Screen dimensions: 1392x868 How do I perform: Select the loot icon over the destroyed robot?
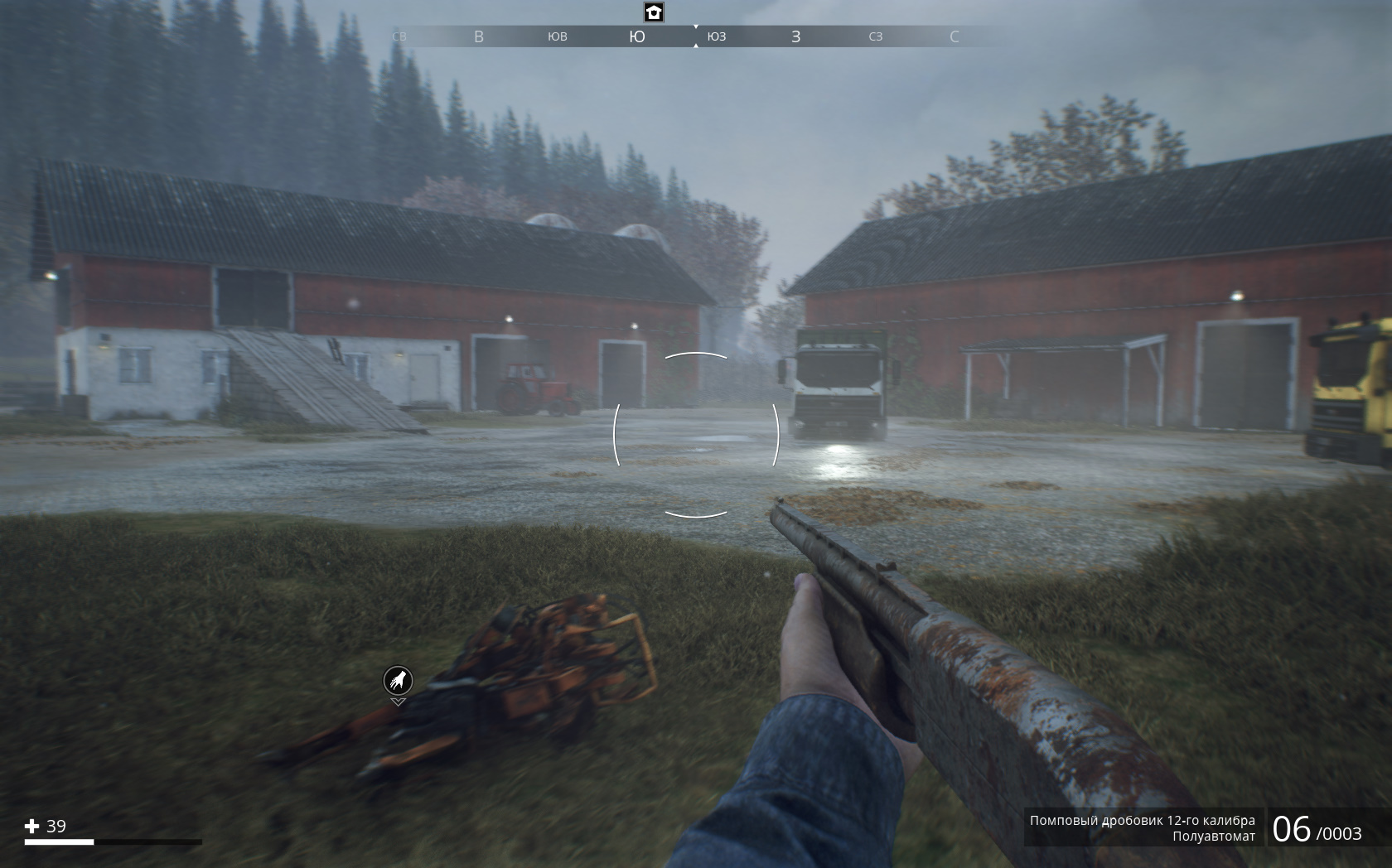click(398, 681)
